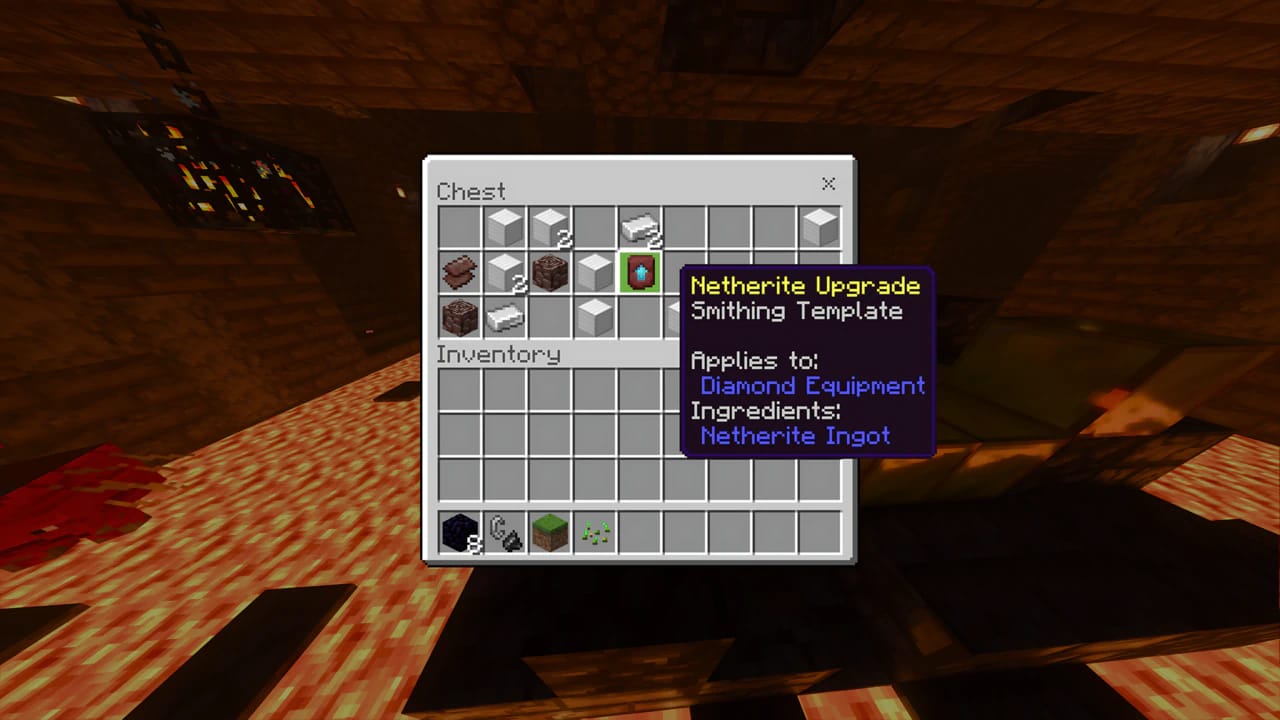Click the empty first slot of the chest

(x=459, y=226)
